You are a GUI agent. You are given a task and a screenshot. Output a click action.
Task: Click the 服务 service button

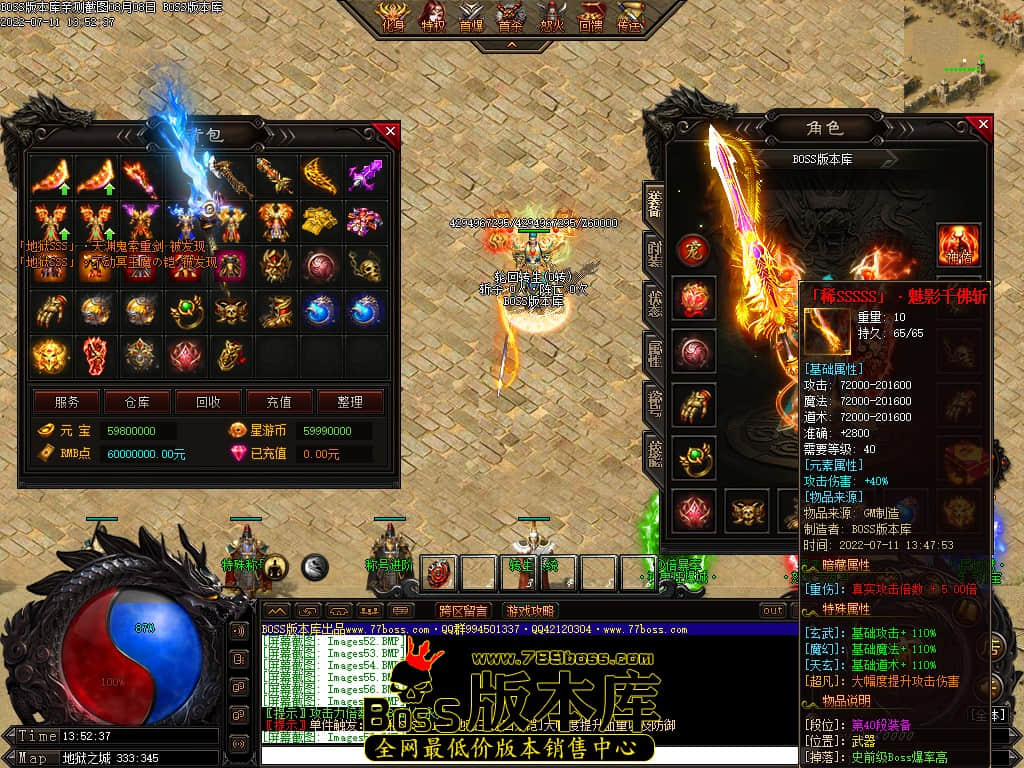pos(67,402)
